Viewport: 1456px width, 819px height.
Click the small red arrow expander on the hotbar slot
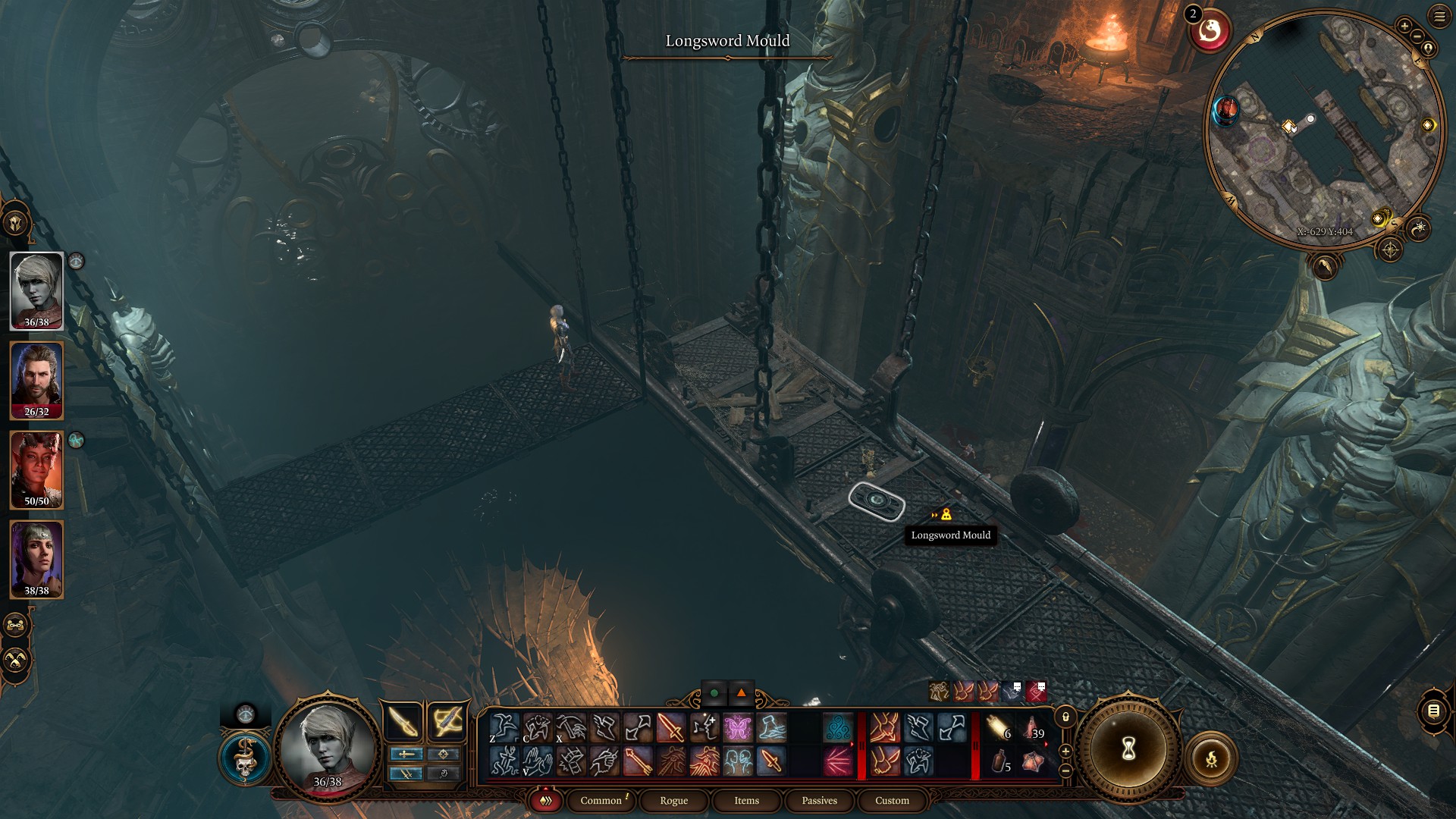[1046, 744]
